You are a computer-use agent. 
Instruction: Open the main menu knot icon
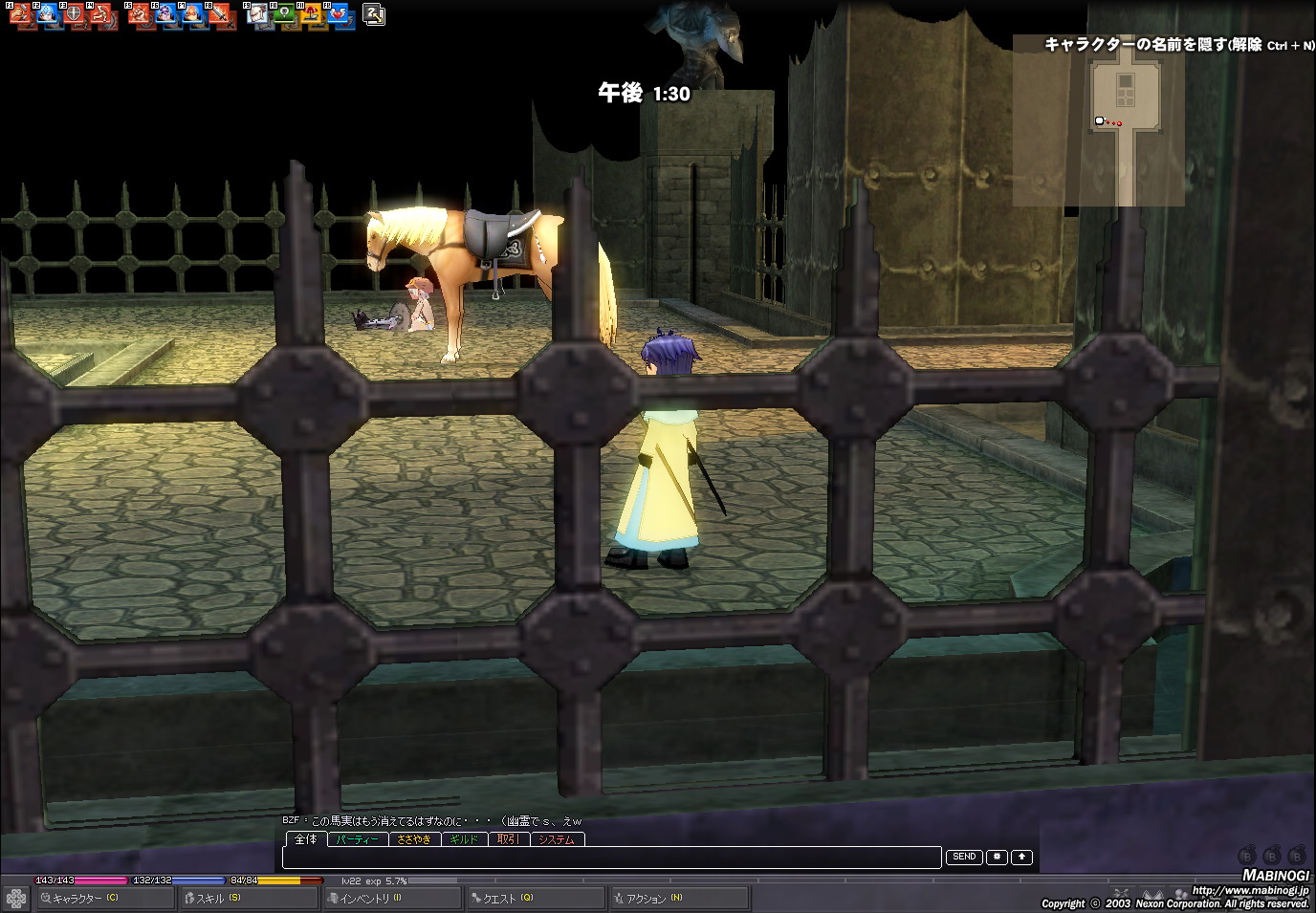click(x=16, y=899)
